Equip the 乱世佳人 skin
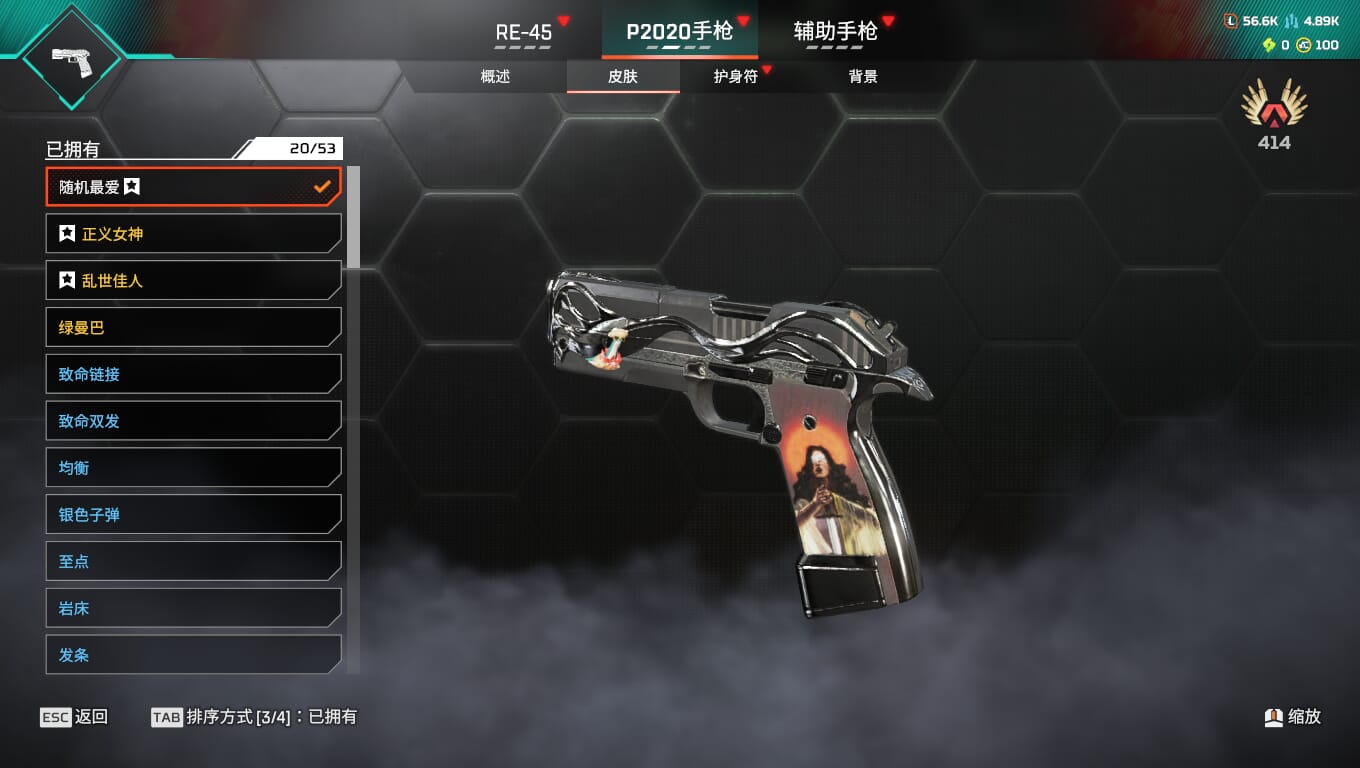Screen dimensions: 1360x768 pyautogui.click(x=193, y=281)
